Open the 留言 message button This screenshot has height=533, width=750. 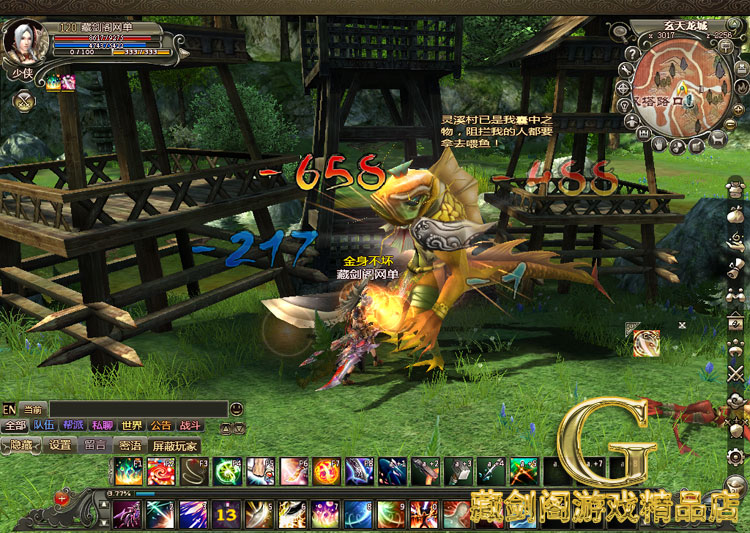(x=96, y=445)
